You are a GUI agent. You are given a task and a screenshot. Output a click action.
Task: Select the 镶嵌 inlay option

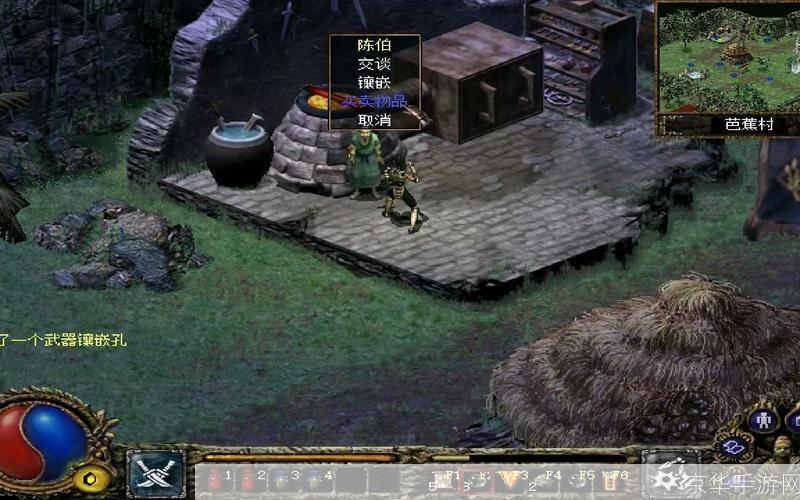click(x=374, y=83)
